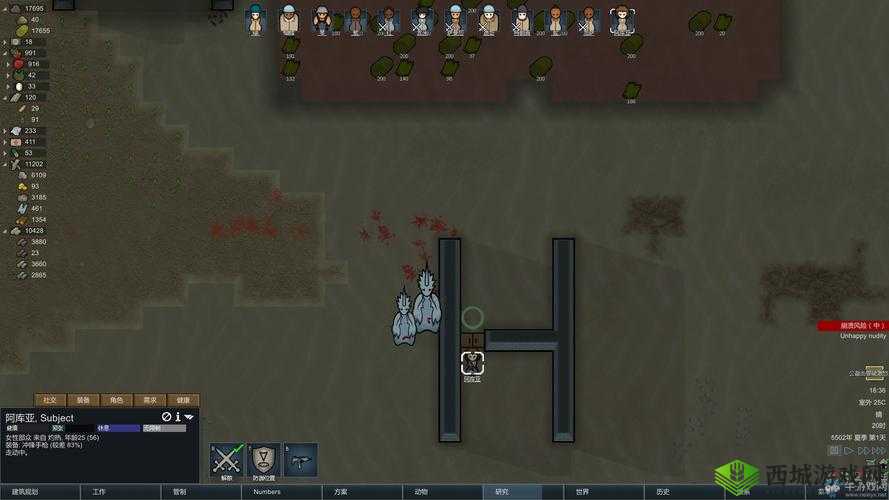Switch to the 装备 (Gear) pawn tab
Image resolution: width=889 pixels, height=500 pixels.
(84, 400)
